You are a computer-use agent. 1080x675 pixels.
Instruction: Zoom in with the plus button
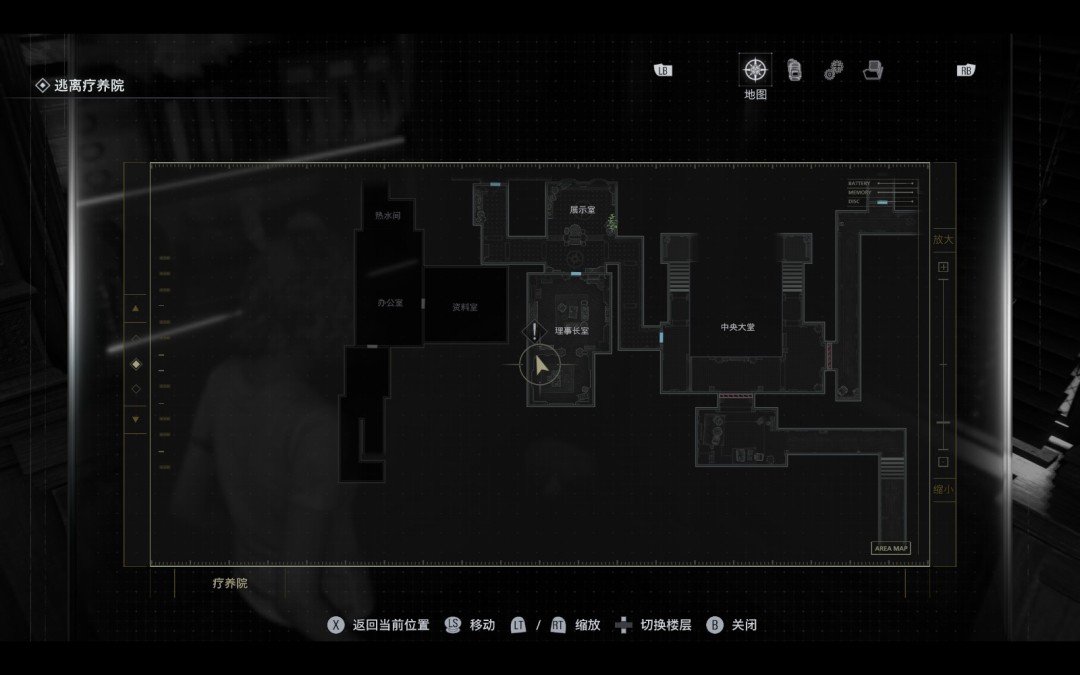942,268
